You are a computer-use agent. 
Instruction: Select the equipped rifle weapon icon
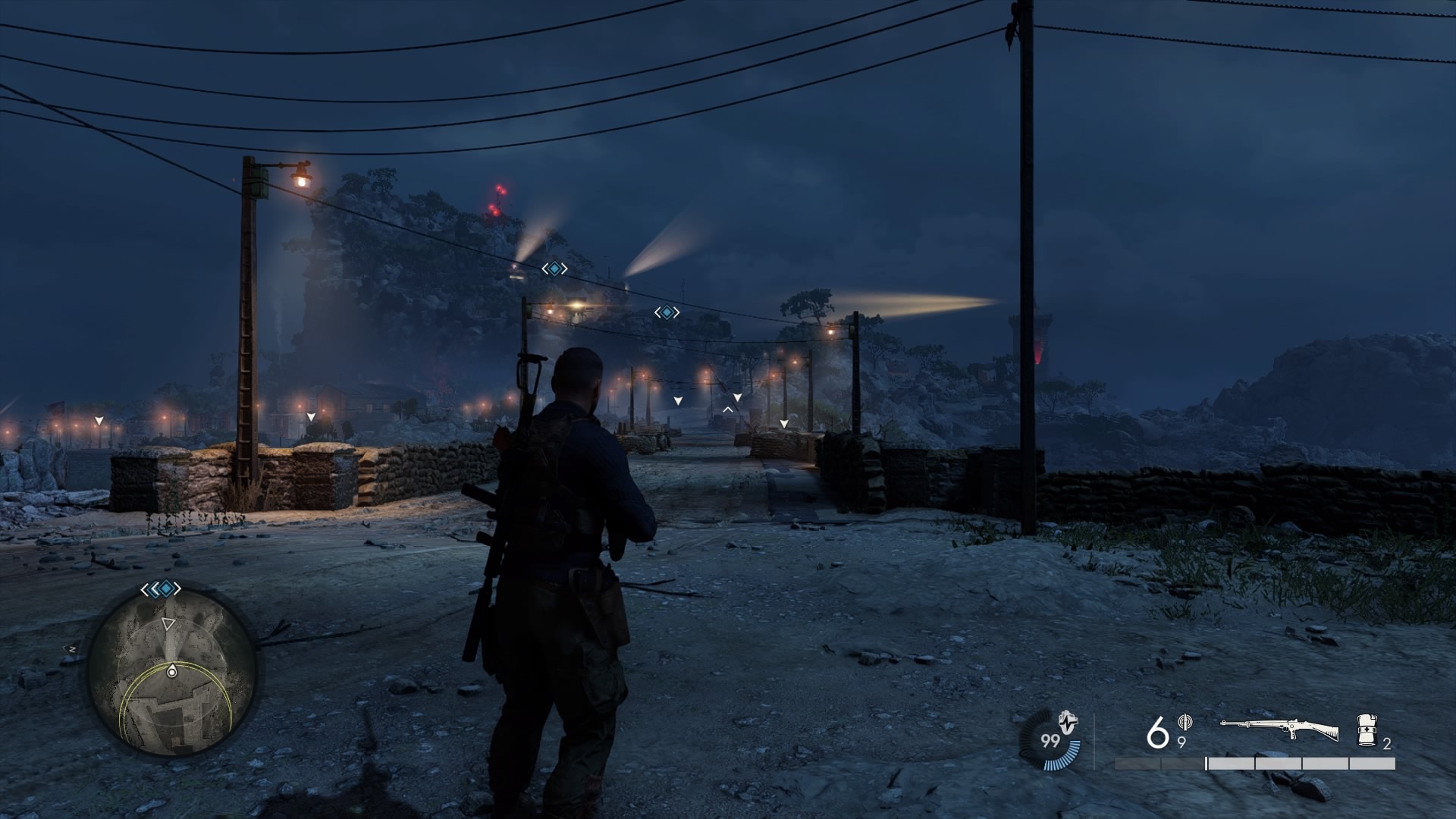point(1279,730)
